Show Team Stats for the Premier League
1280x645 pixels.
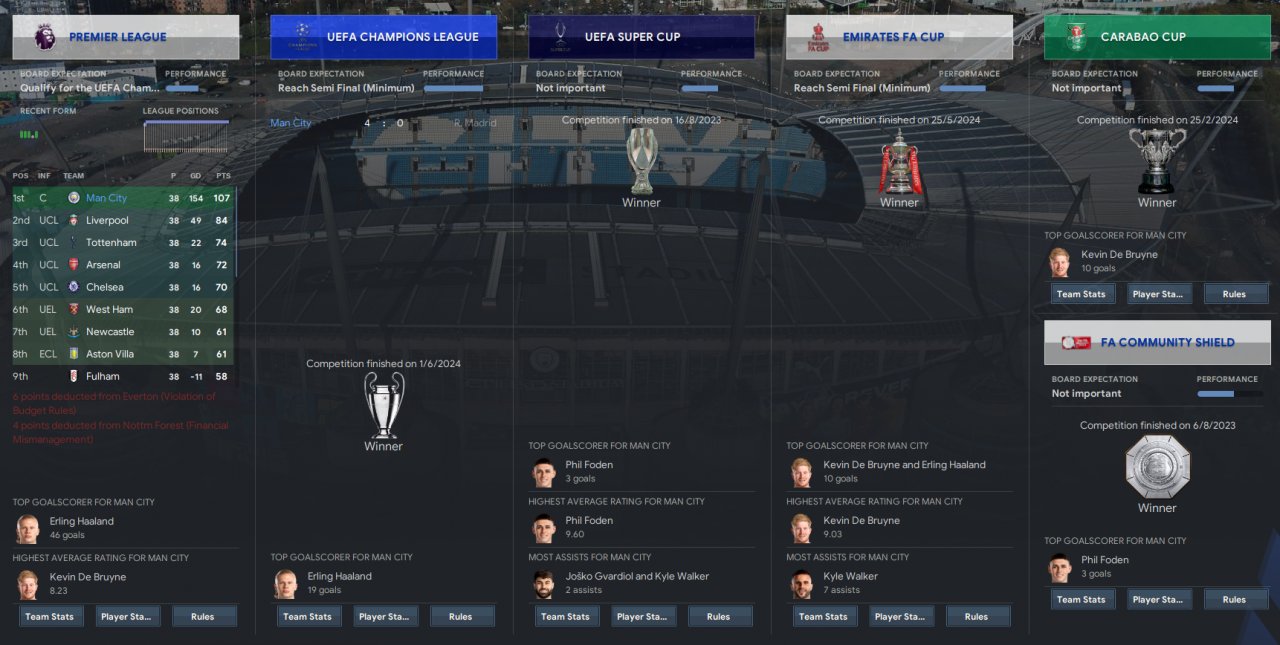pos(50,617)
